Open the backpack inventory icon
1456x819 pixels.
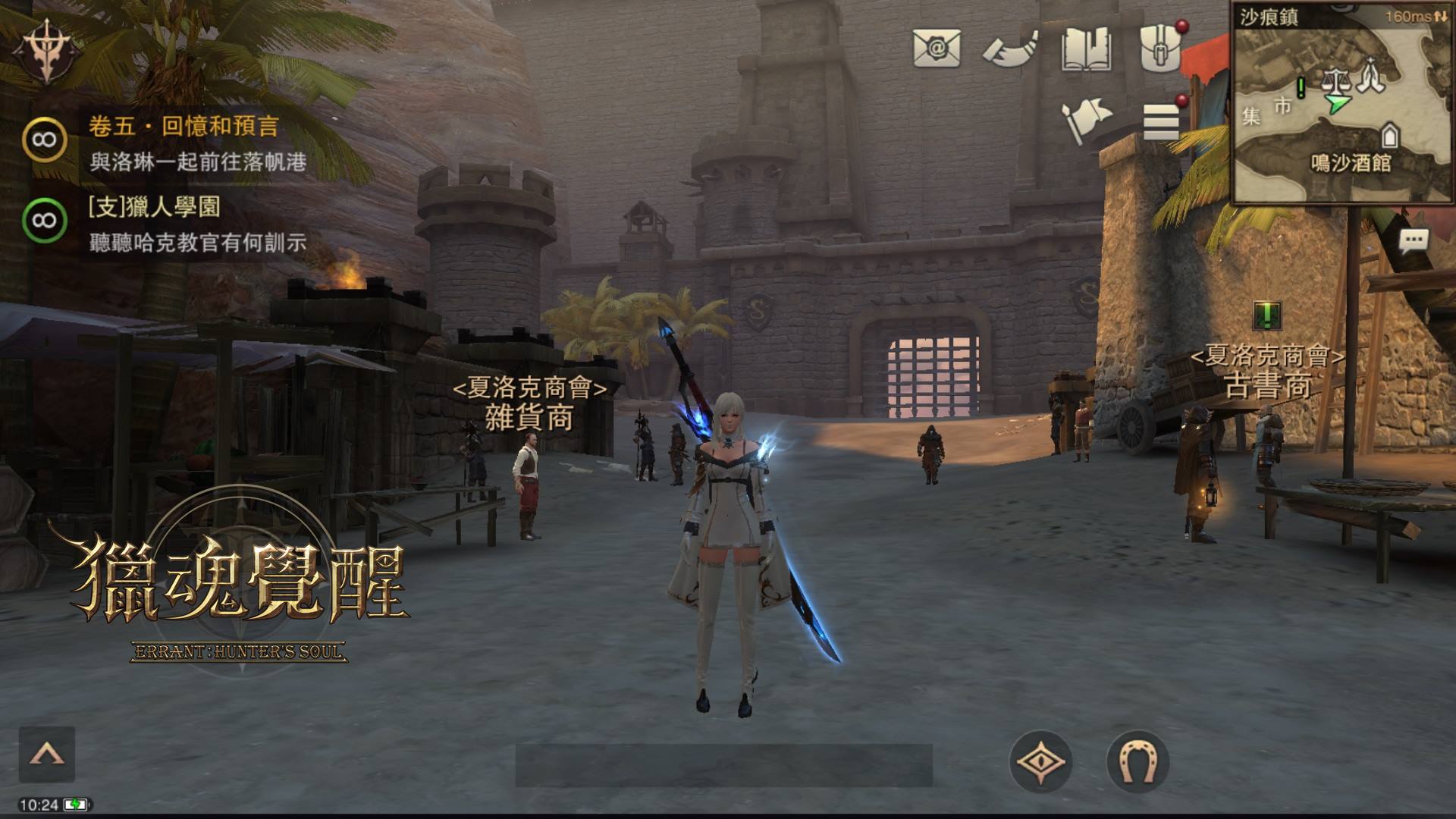1160,47
